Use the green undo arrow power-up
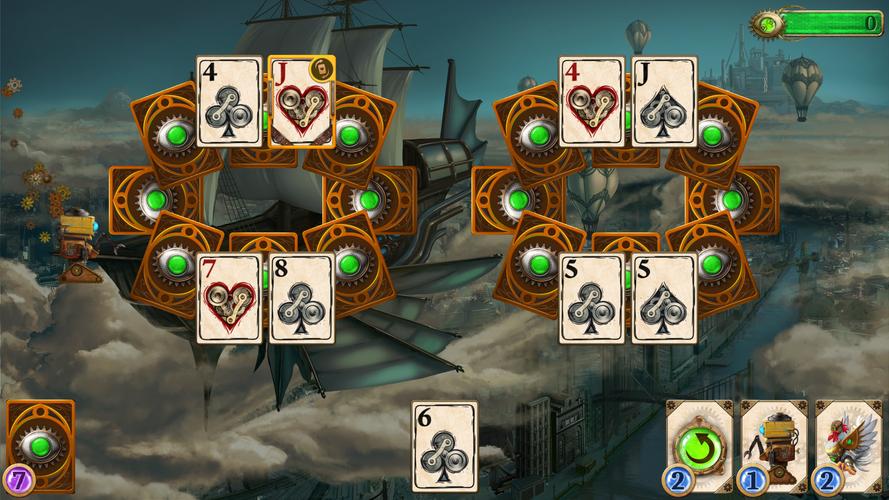This screenshot has width=889, height=500. coord(698,444)
